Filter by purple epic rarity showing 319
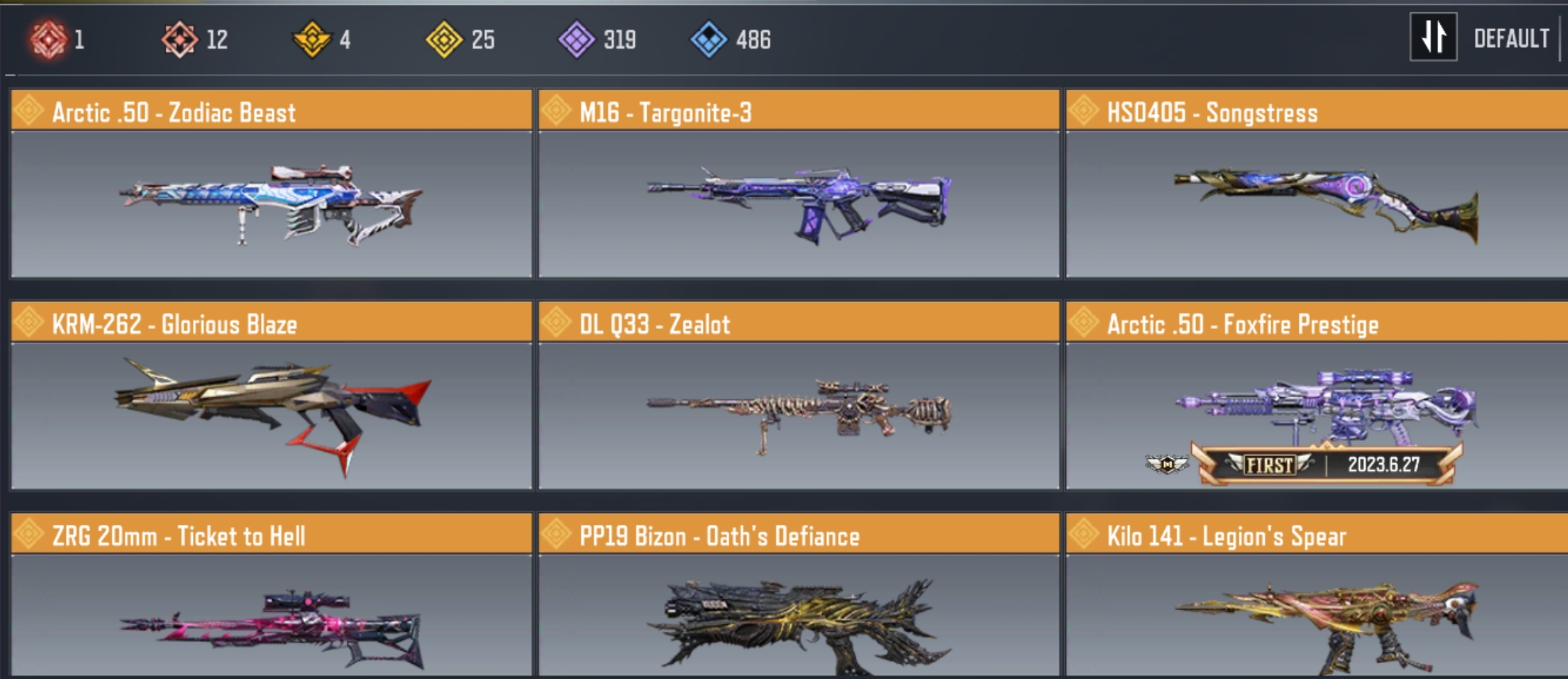This screenshot has width=1568, height=679. pos(577,39)
